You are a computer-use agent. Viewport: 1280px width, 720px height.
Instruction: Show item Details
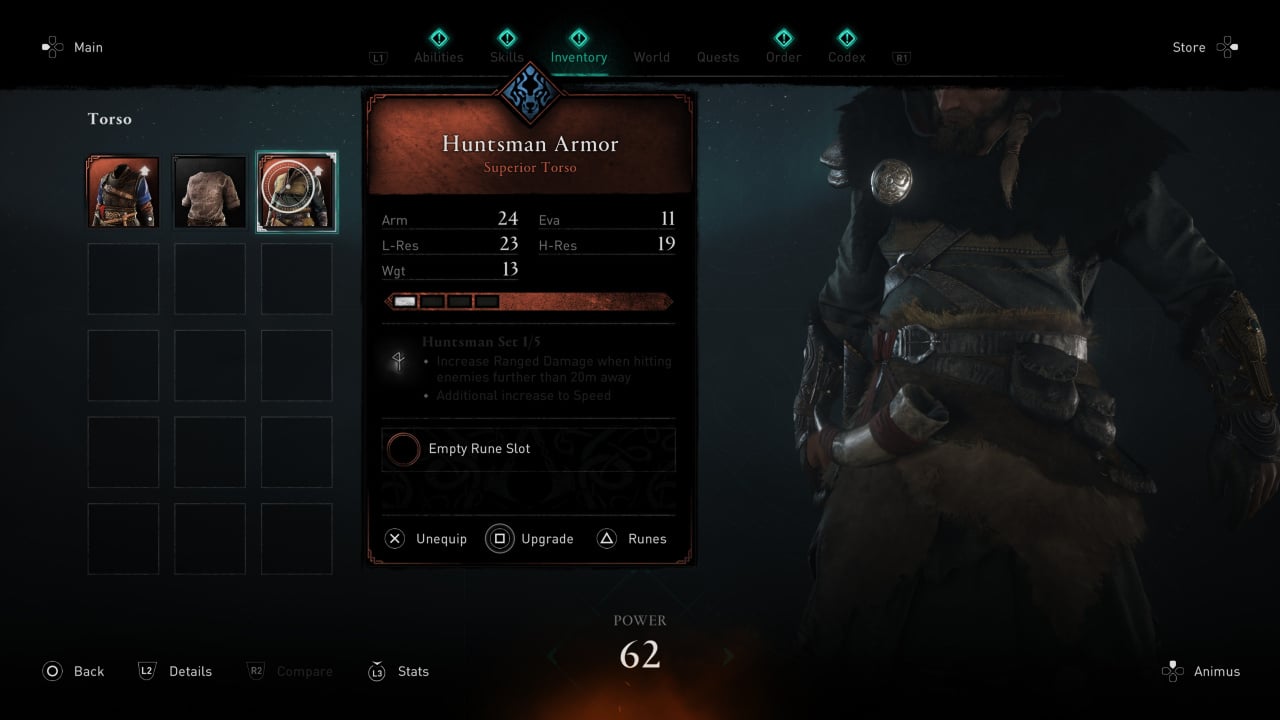pyautogui.click(x=176, y=671)
